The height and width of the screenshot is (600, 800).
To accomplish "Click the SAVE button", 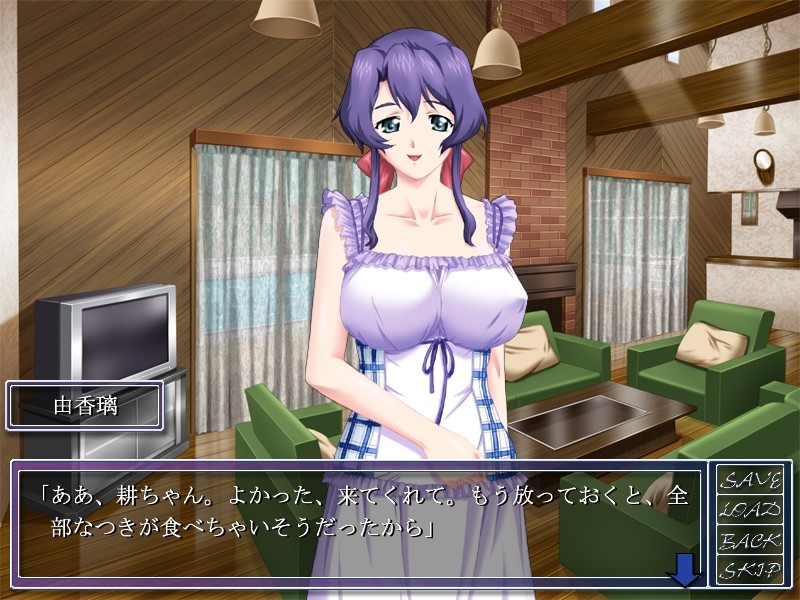I will click(x=750, y=479).
